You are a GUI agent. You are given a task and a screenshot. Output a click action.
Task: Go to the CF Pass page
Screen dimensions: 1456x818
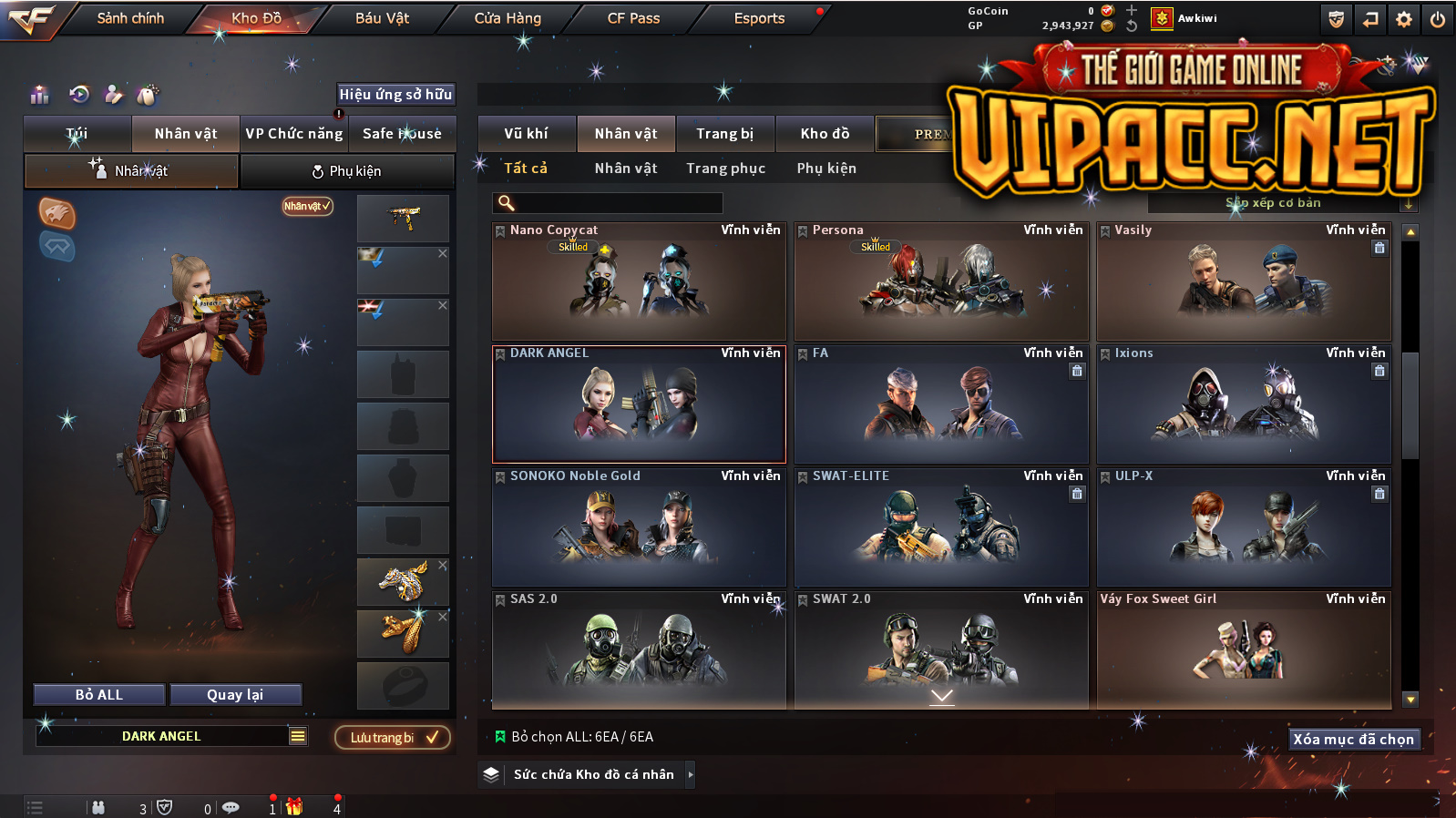[633, 18]
